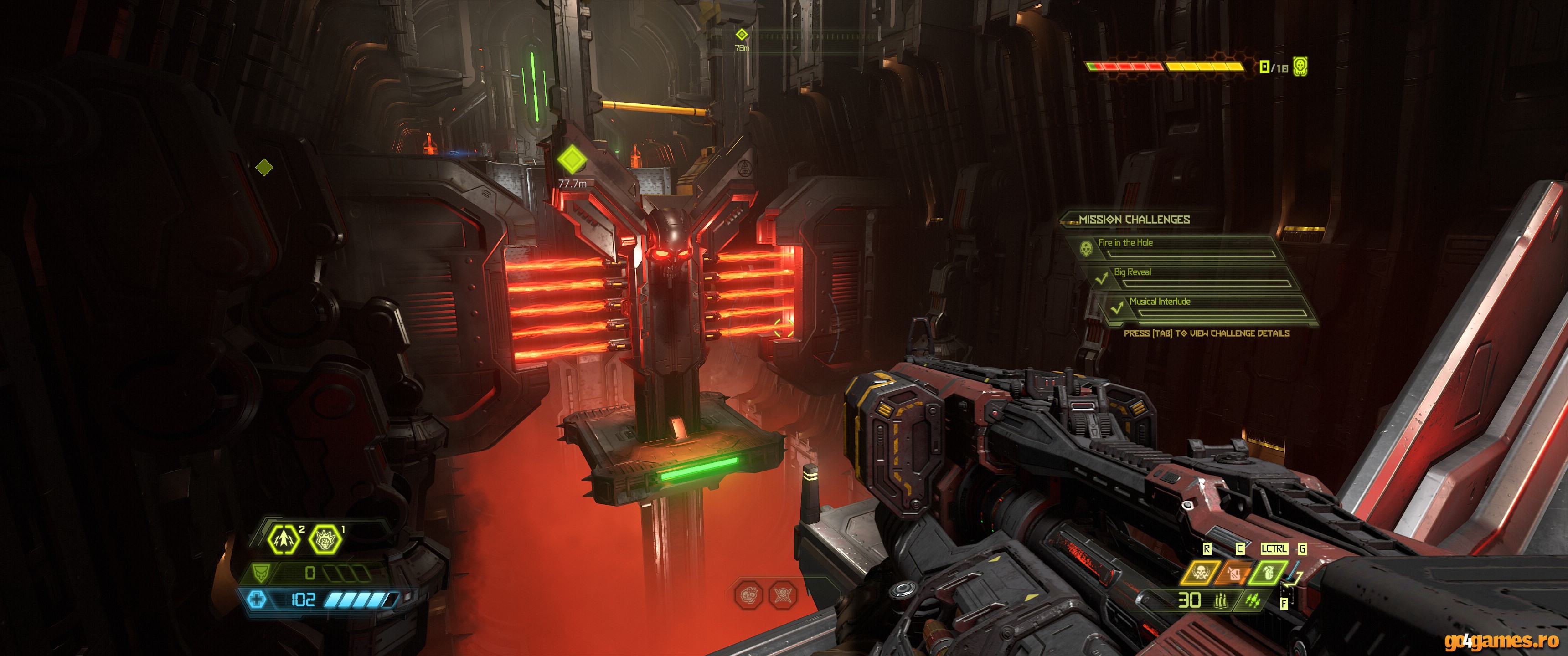Click the 78m compass waypoint marker
Viewport: 1568px width, 656px height.
click(x=742, y=35)
